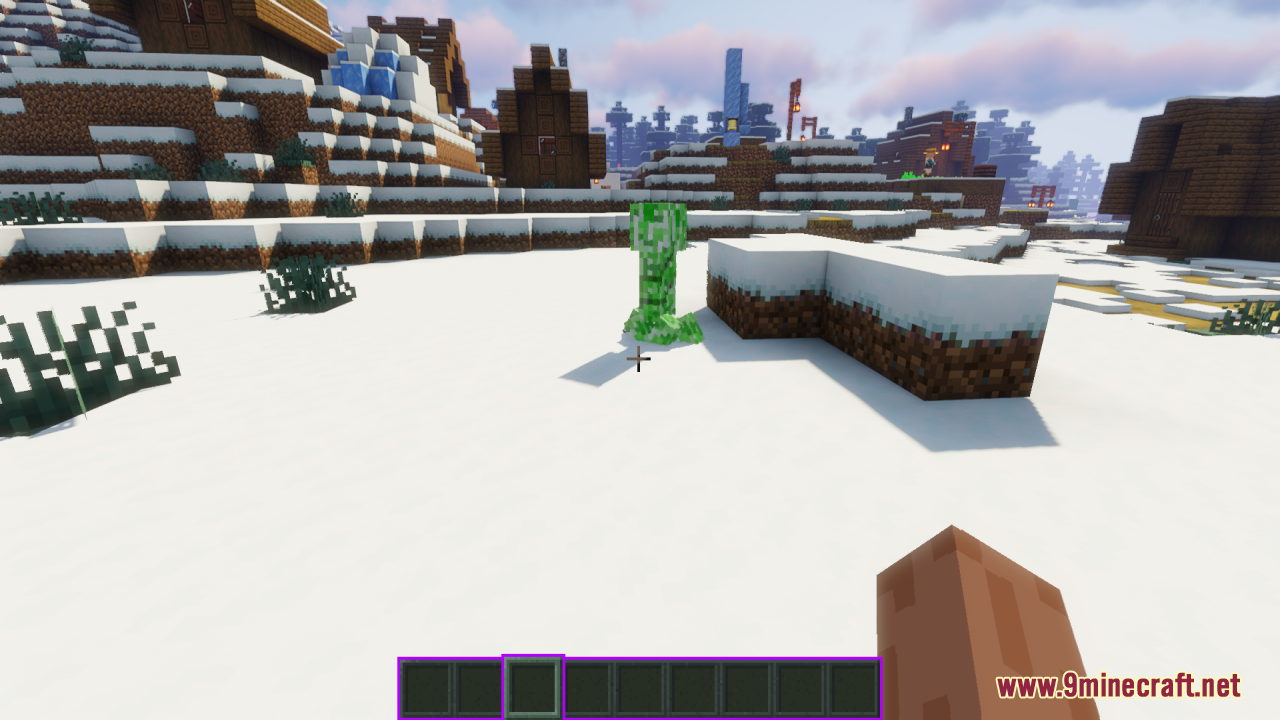Select the last hotbar slot
Image resolution: width=1280 pixels, height=720 pixels.
pyautogui.click(x=850, y=684)
